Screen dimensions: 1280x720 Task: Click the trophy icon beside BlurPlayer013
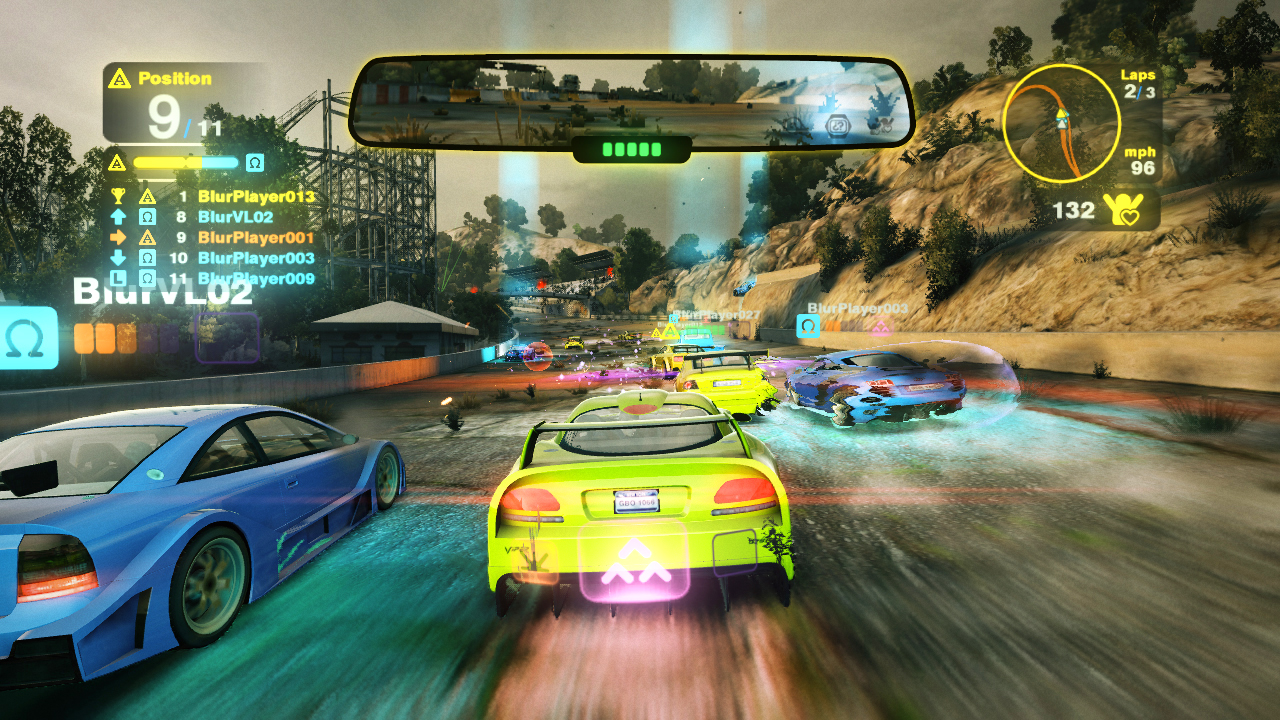(118, 196)
